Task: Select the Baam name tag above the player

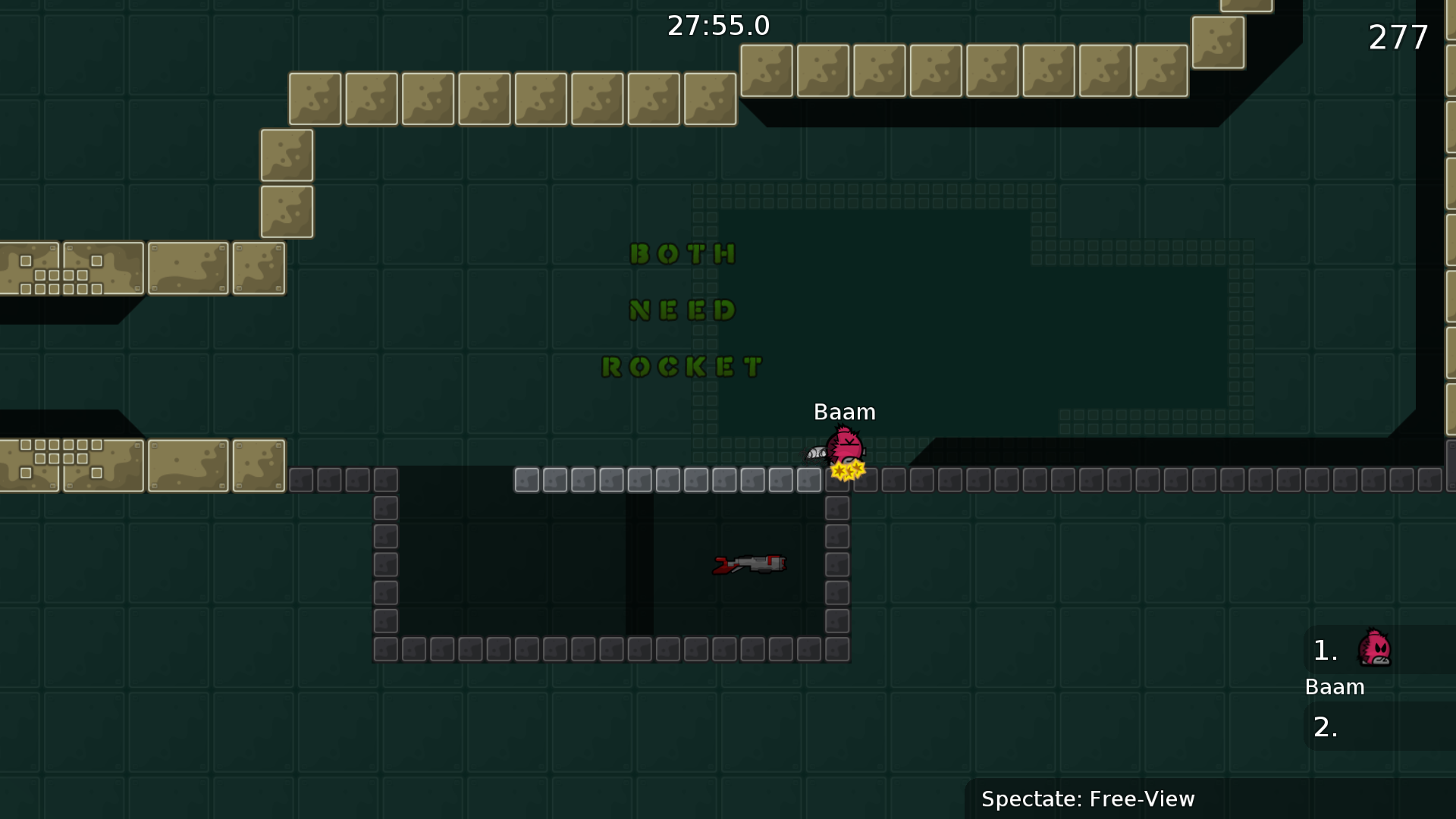Action: 844,413
